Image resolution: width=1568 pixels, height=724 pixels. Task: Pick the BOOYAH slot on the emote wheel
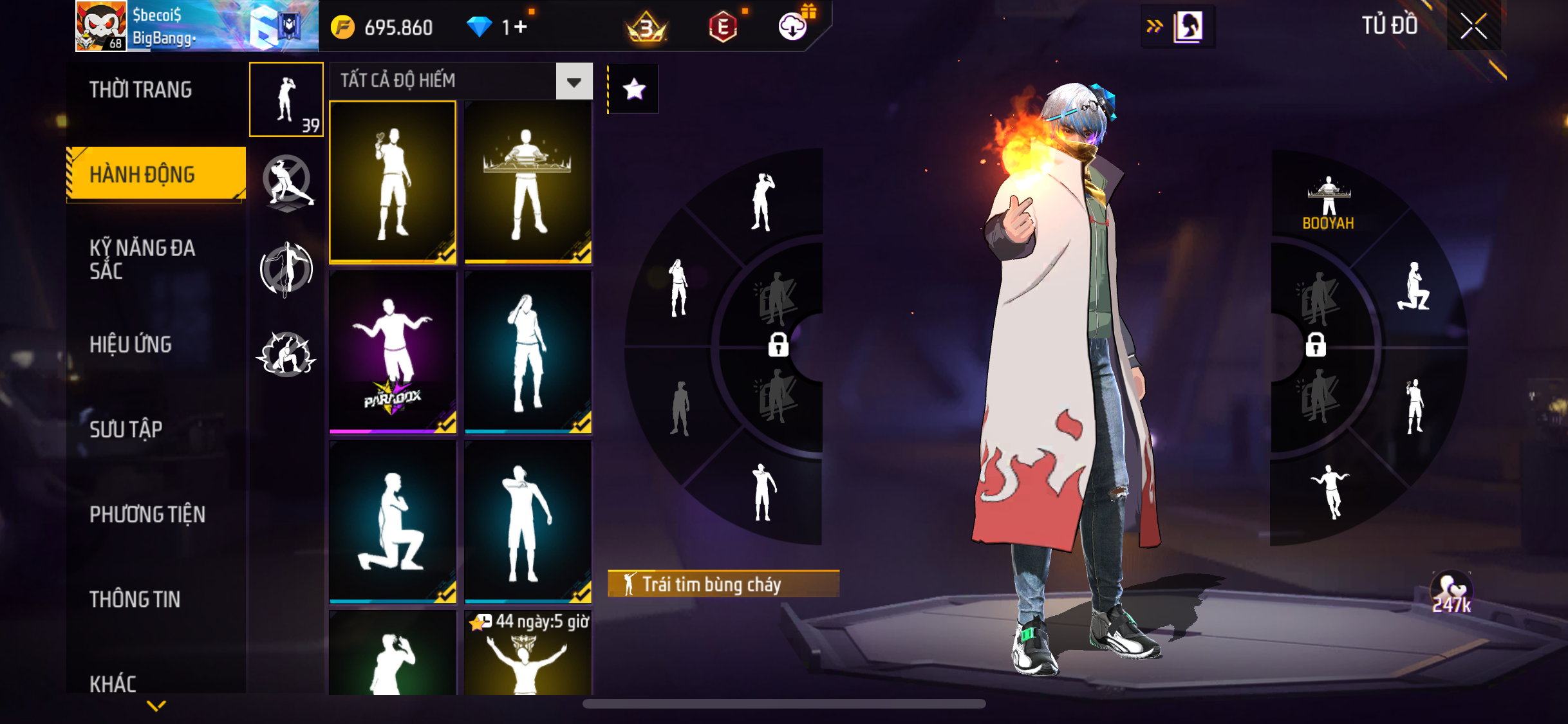[x=1328, y=203]
